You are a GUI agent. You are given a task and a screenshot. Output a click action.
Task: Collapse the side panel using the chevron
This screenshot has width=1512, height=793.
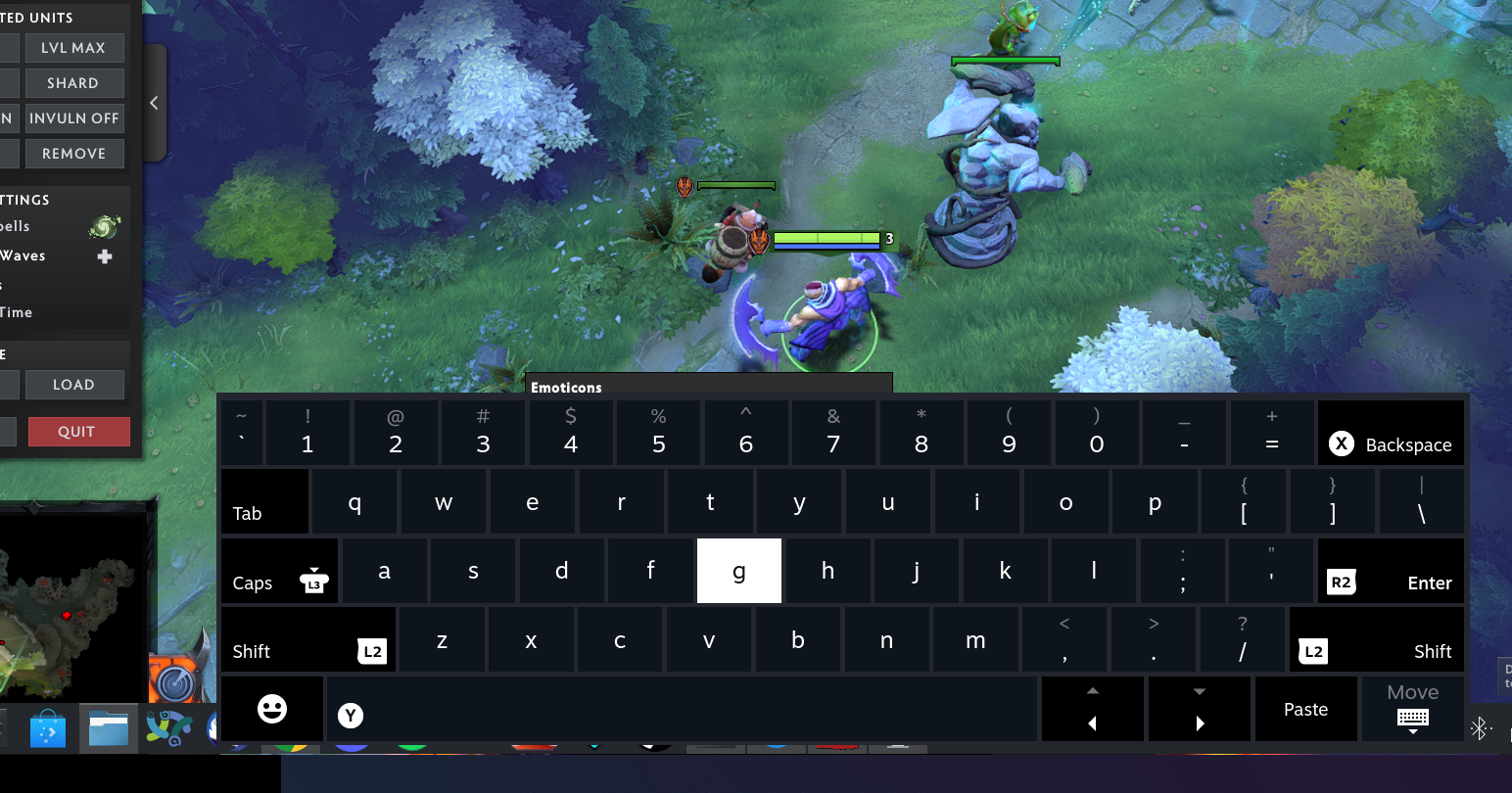point(153,102)
